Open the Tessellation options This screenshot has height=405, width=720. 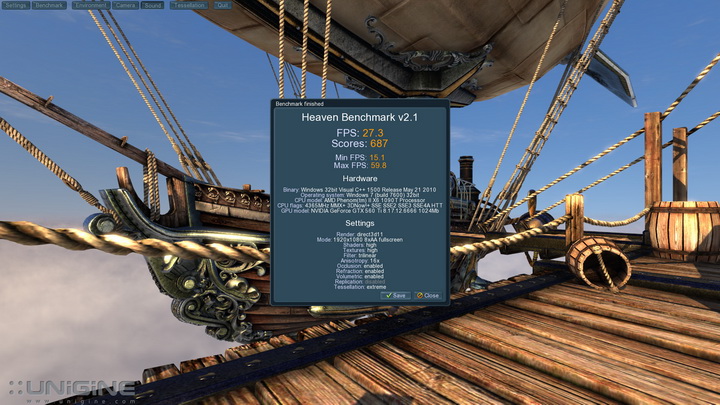(x=187, y=5)
